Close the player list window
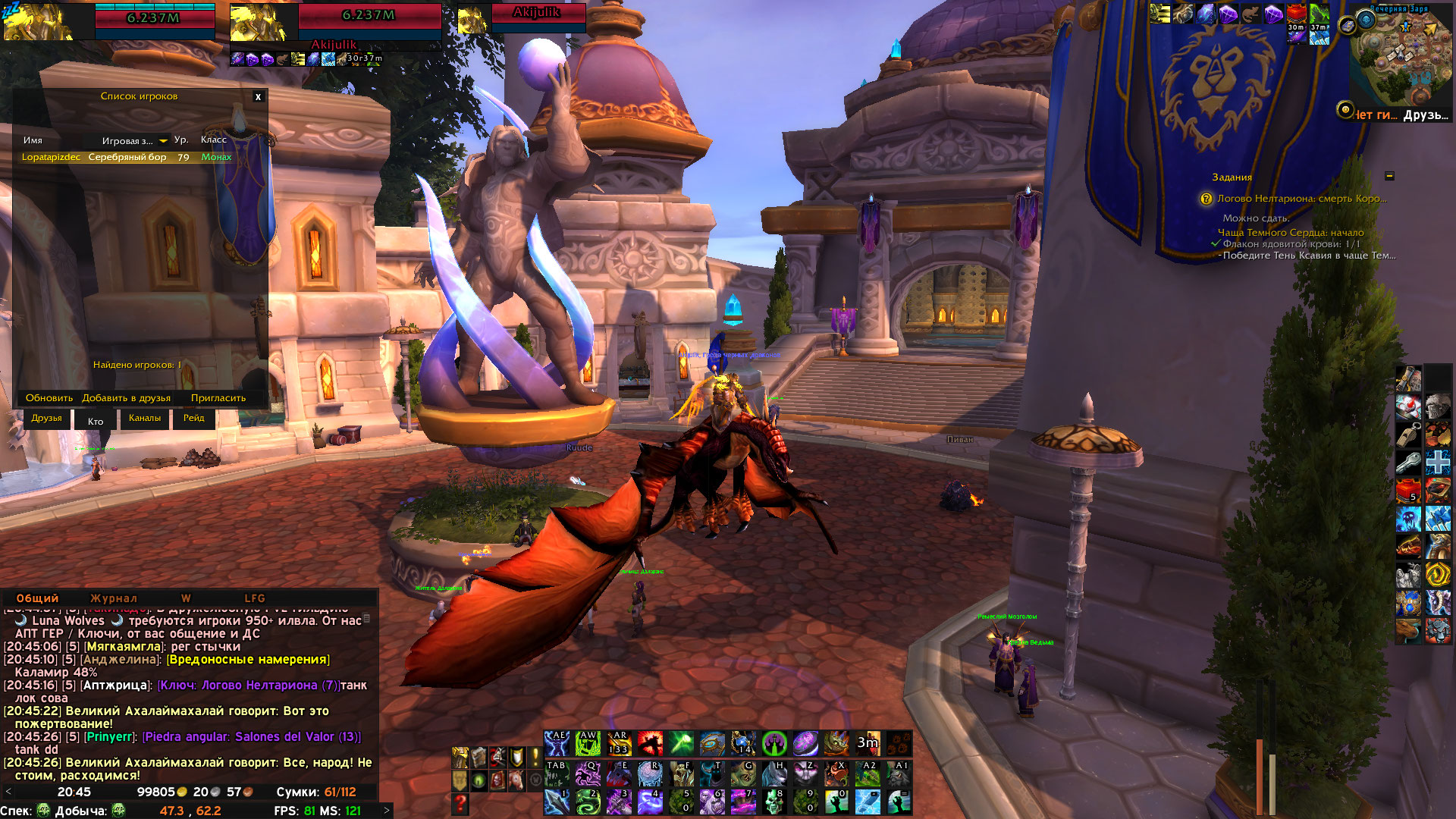This screenshot has width=1456, height=819. (258, 97)
